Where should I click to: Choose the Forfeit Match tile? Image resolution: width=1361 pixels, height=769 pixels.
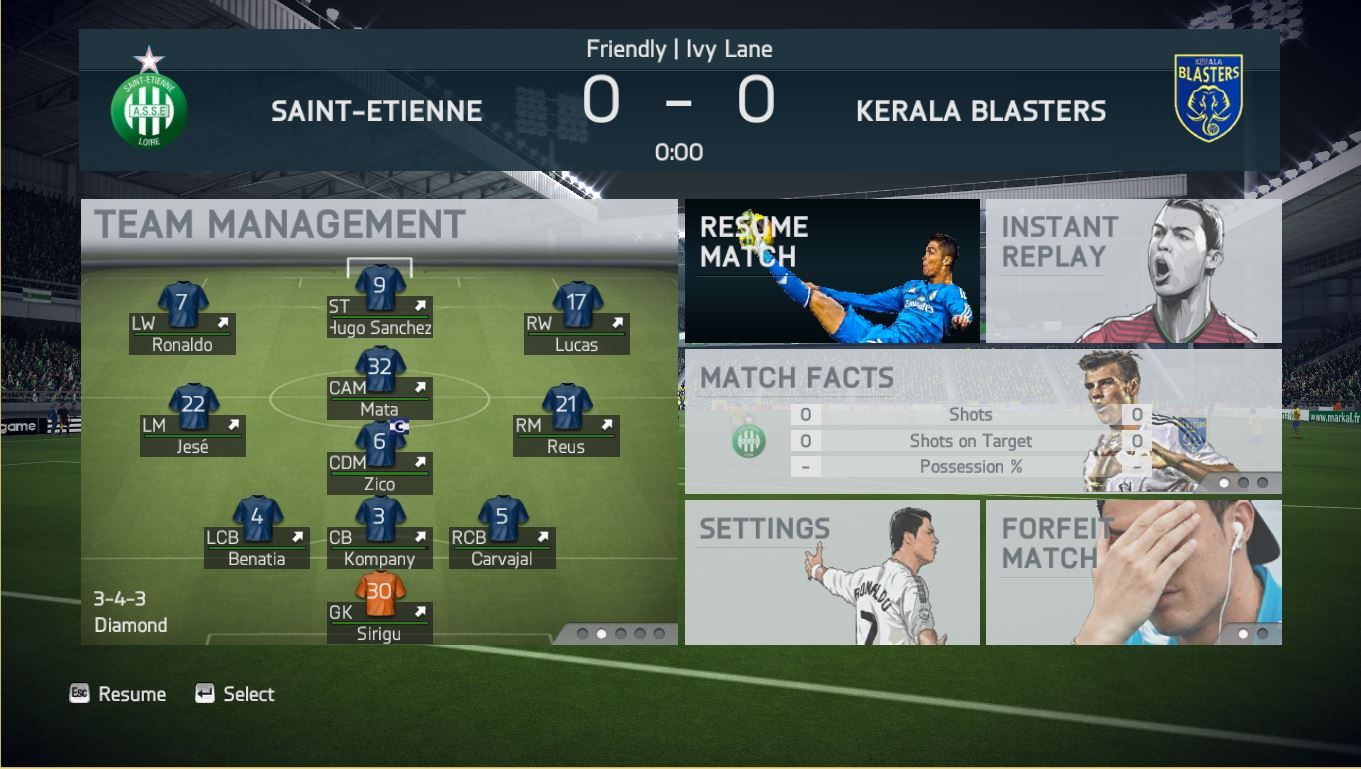pos(1133,572)
